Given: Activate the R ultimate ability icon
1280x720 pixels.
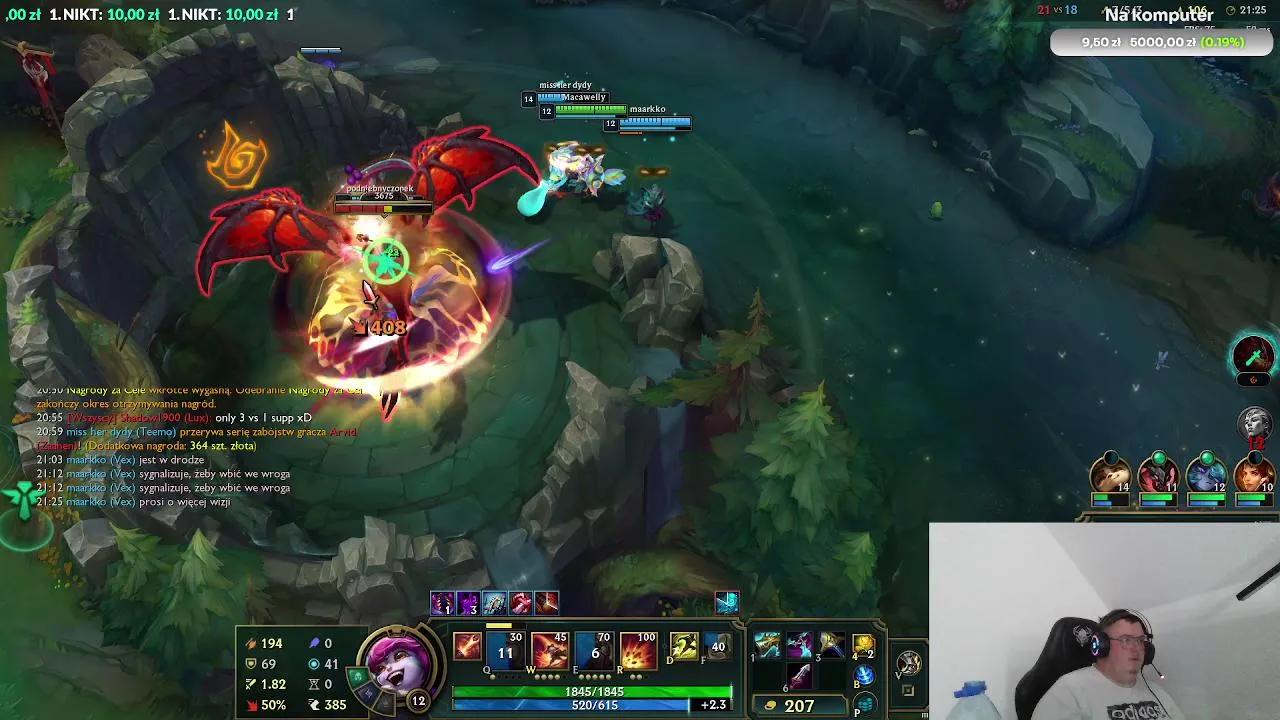Looking at the screenshot, I should pos(639,648).
